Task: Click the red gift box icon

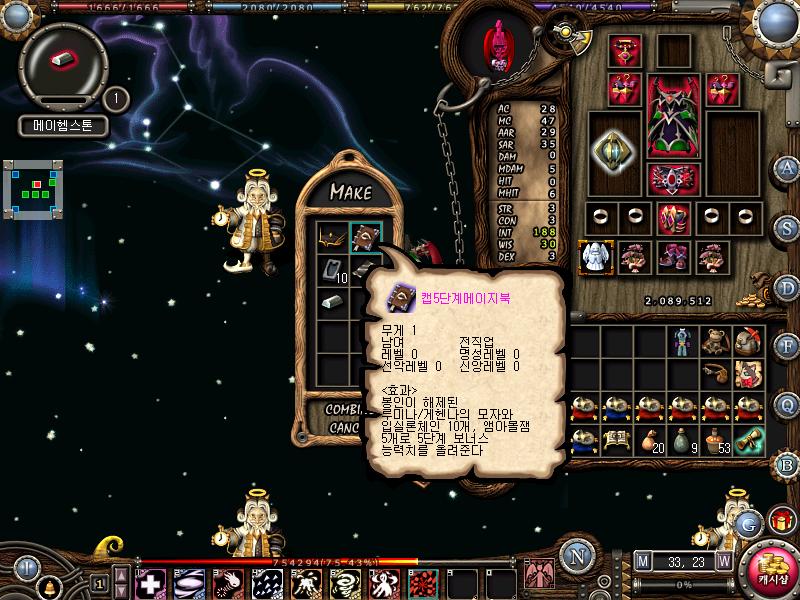Action: [x=781, y=520]
